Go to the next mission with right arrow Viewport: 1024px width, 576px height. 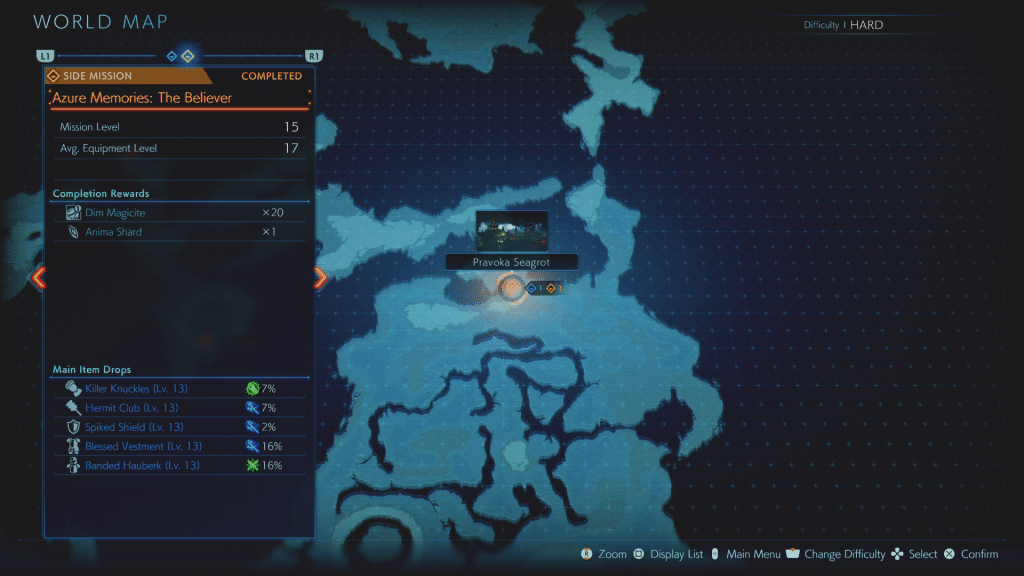click(x=320, y=278)
